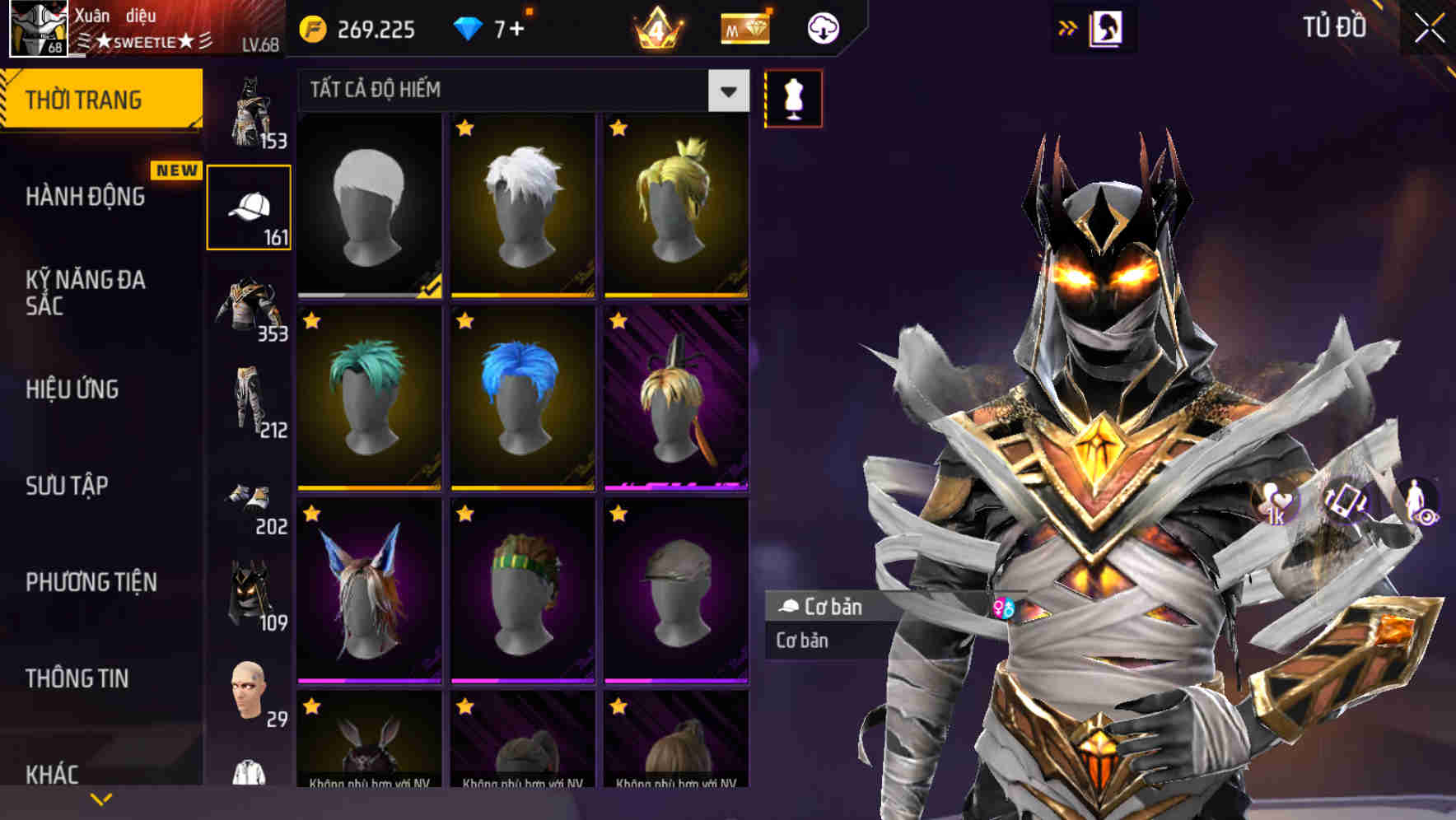This screenshot has height=820, width=1456.
Task: Click the mannequin preview icon beside the dropdown
Action: coord(792,97)
